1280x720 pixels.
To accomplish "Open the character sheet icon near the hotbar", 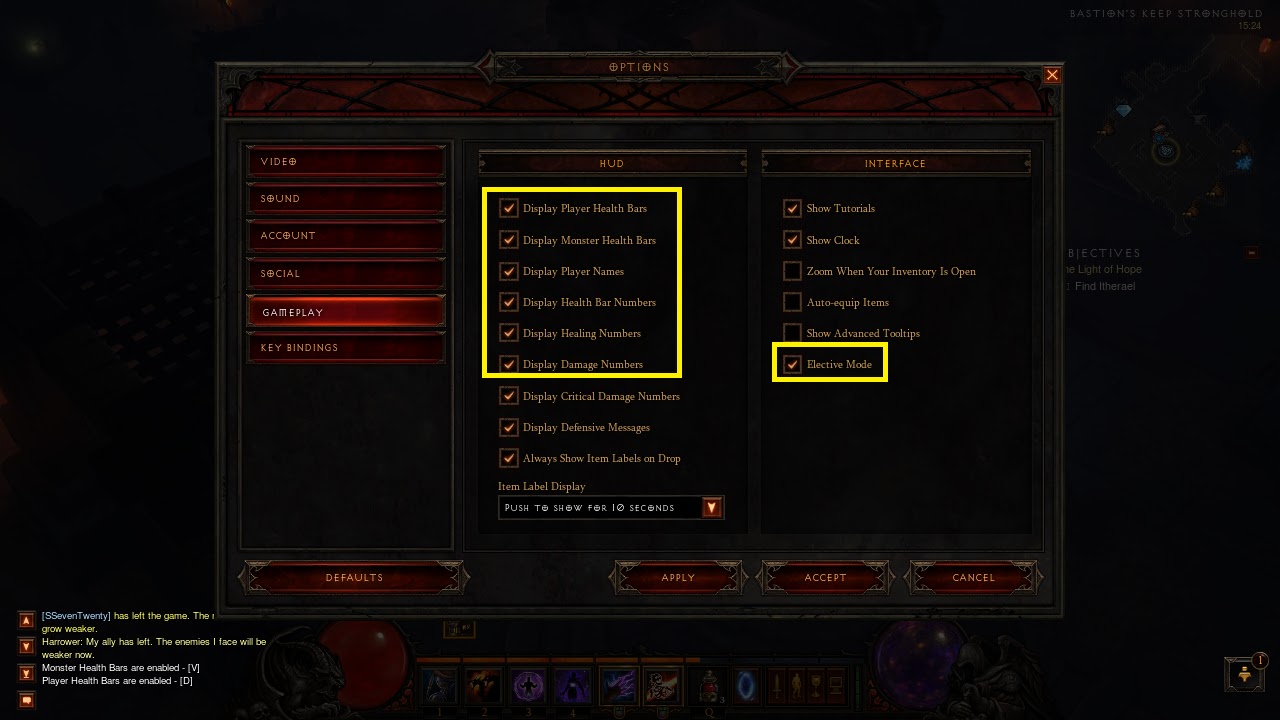I will coord(797,685).
